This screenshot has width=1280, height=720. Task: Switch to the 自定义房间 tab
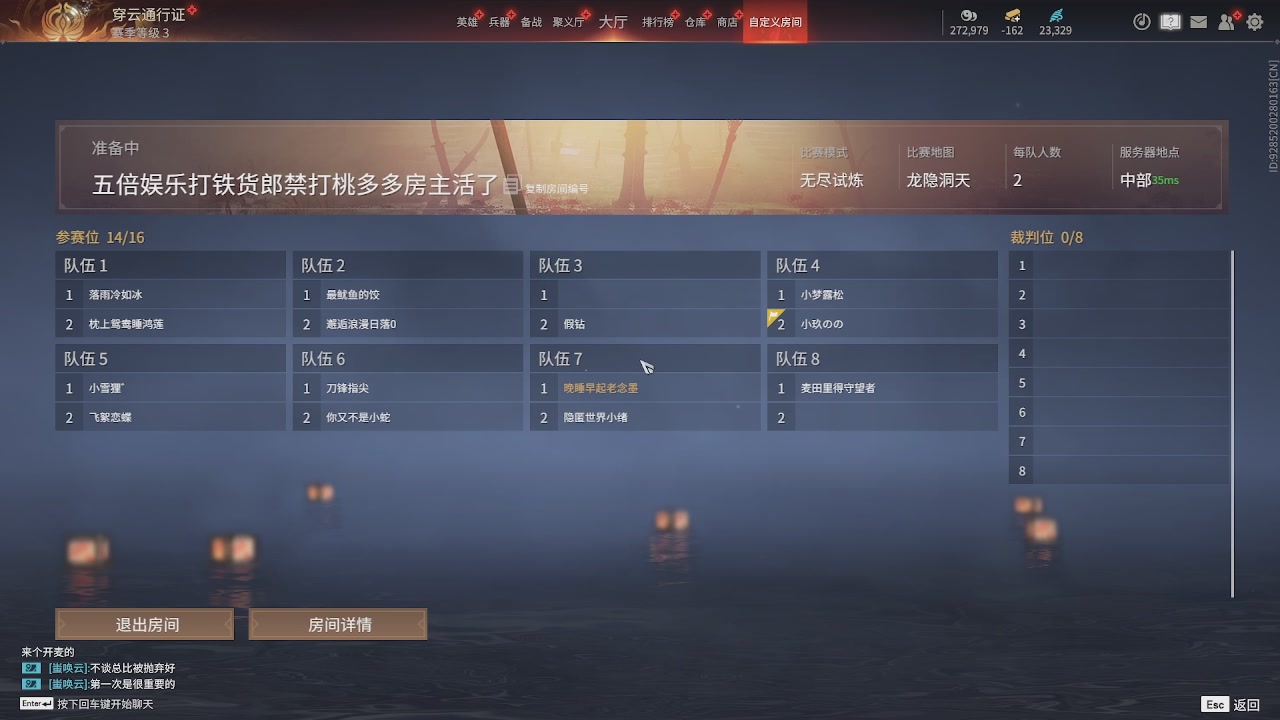tap(774, 21)
